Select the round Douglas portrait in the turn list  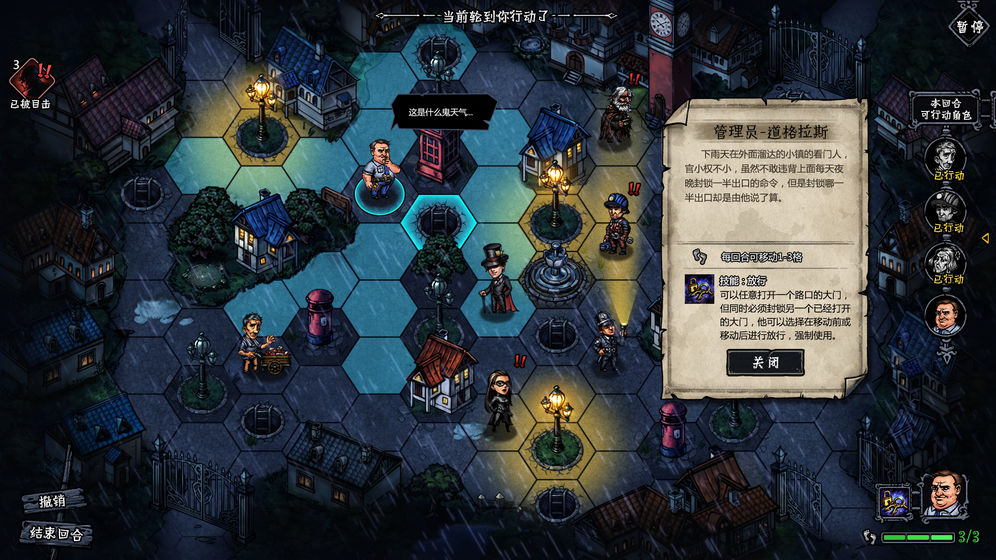point(945,315)
